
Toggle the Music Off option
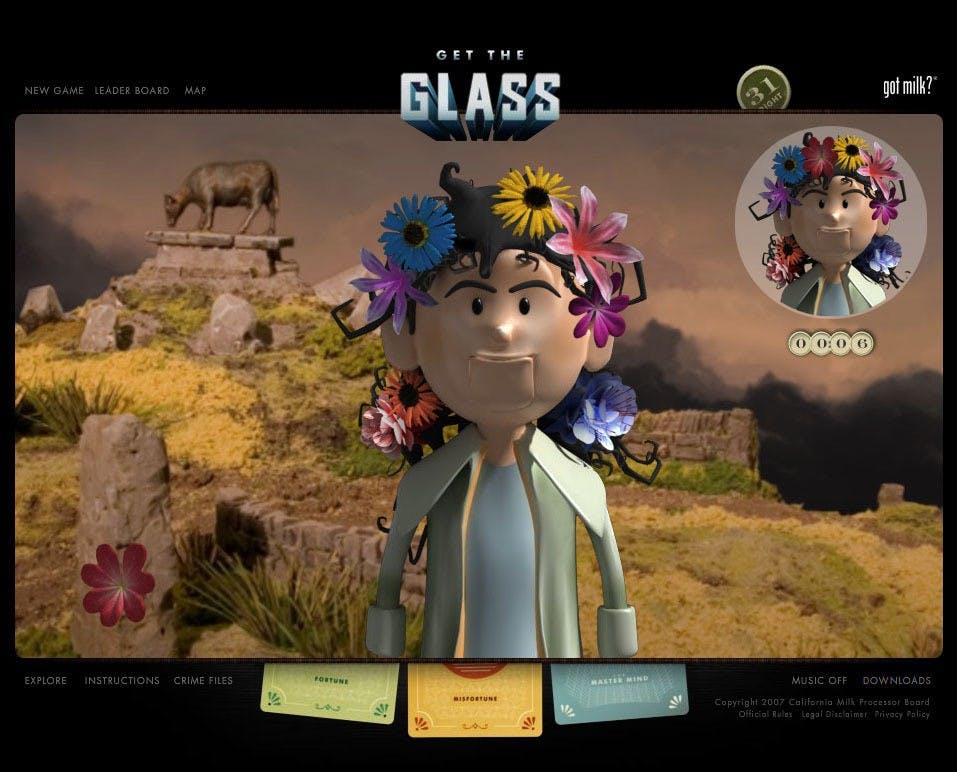pyautogui.click(x=819, y=681)
